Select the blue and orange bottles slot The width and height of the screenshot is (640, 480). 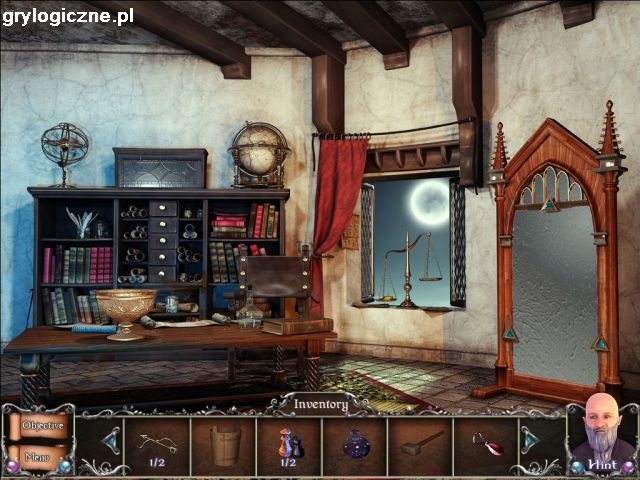click(289, 443)
